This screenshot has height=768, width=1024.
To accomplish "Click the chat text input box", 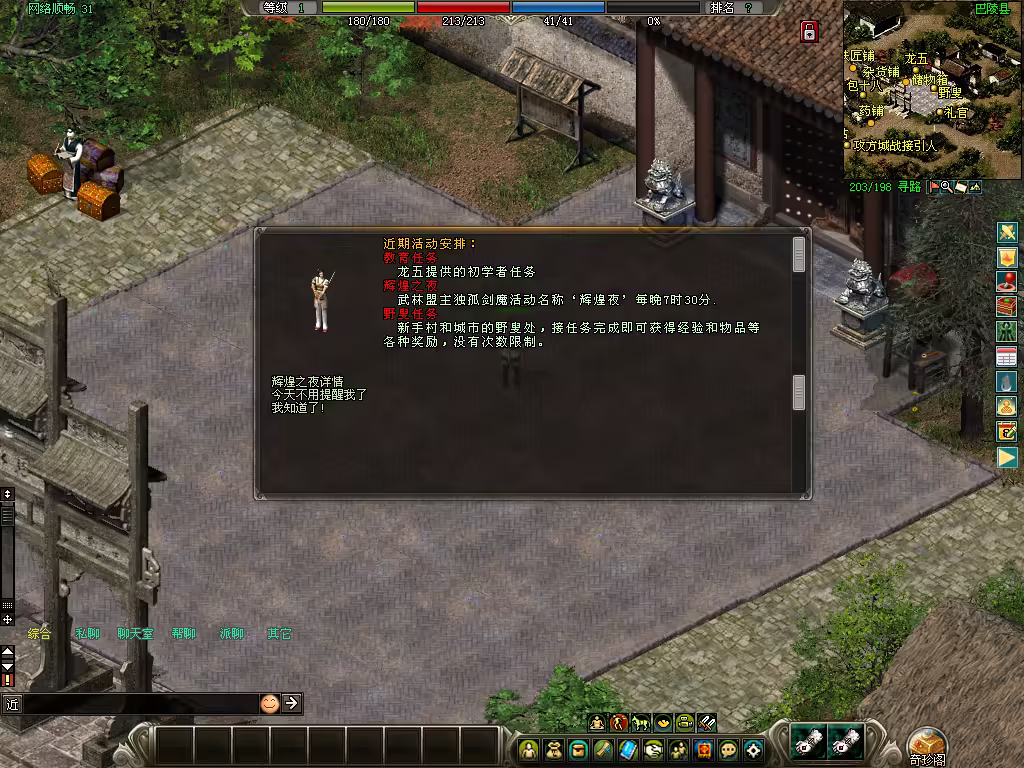I will point(140,704).
